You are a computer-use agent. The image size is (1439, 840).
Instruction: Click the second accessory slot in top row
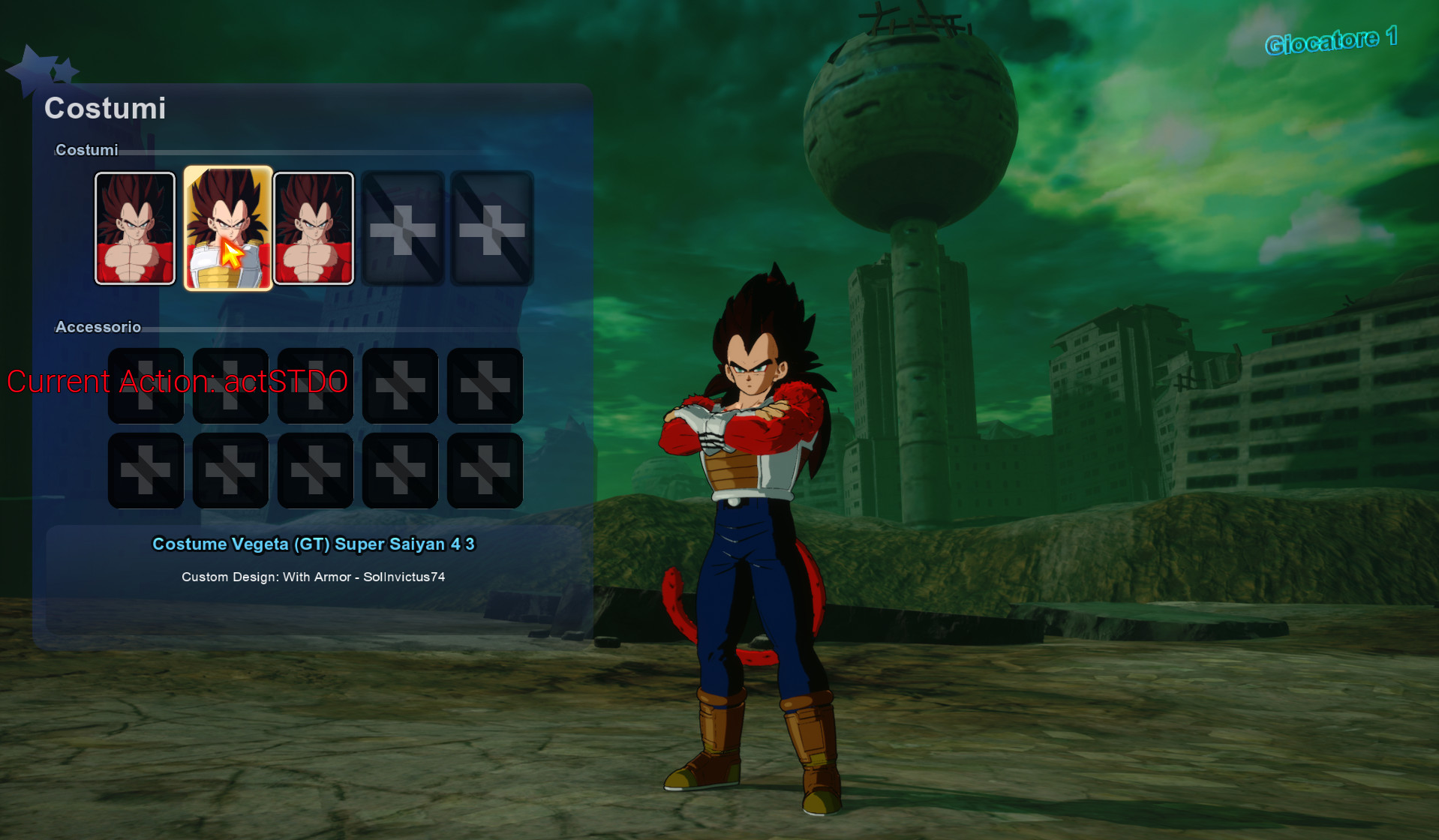point(230,385)
